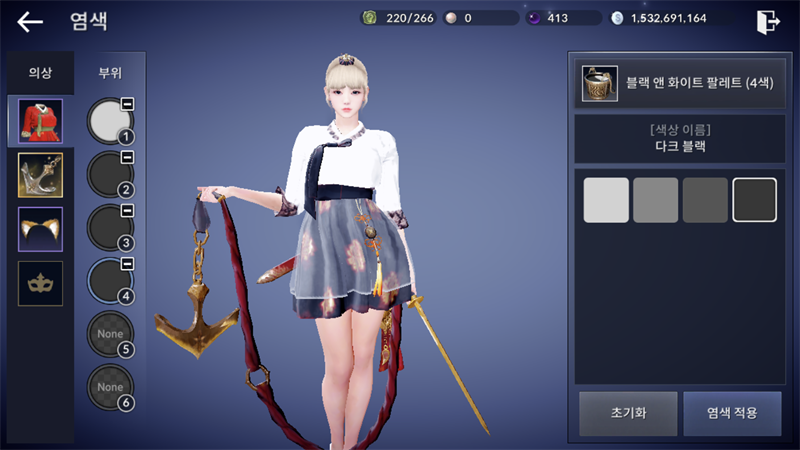
Task: Select dye part number 2
Action: pos(111,174)
